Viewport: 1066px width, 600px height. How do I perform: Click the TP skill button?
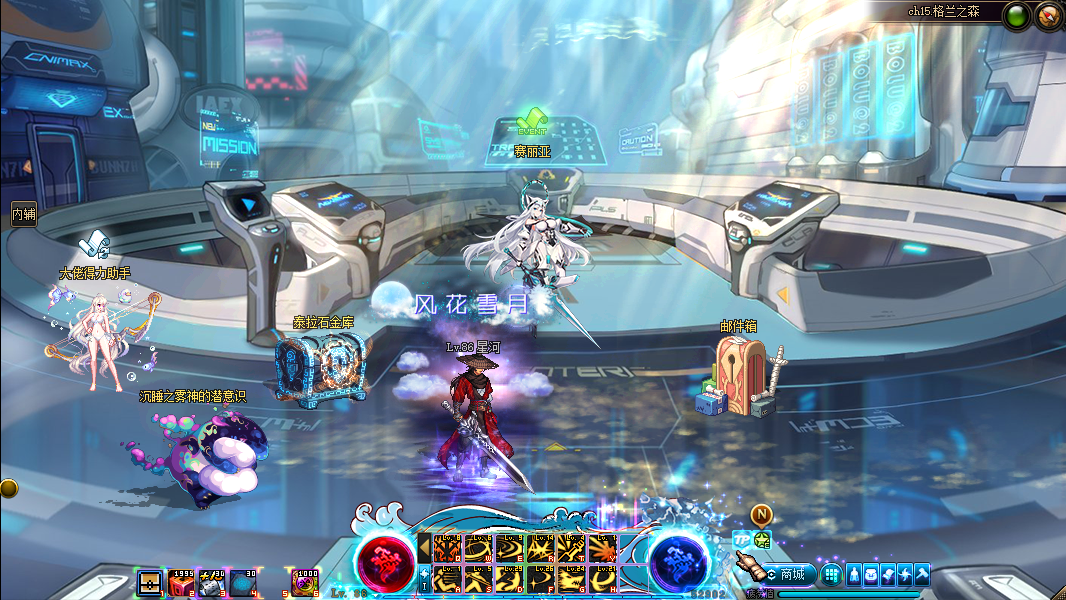coord(741,540)
